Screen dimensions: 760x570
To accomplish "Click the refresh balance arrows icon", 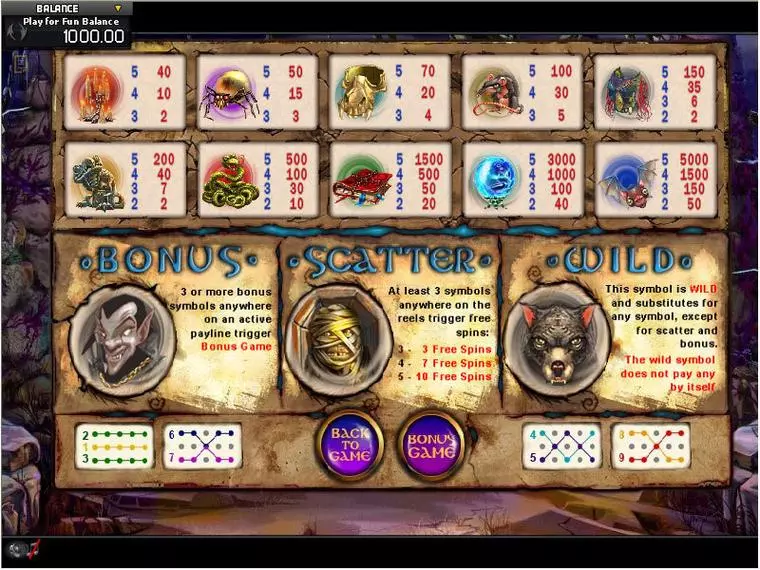I will coord(14,31).
